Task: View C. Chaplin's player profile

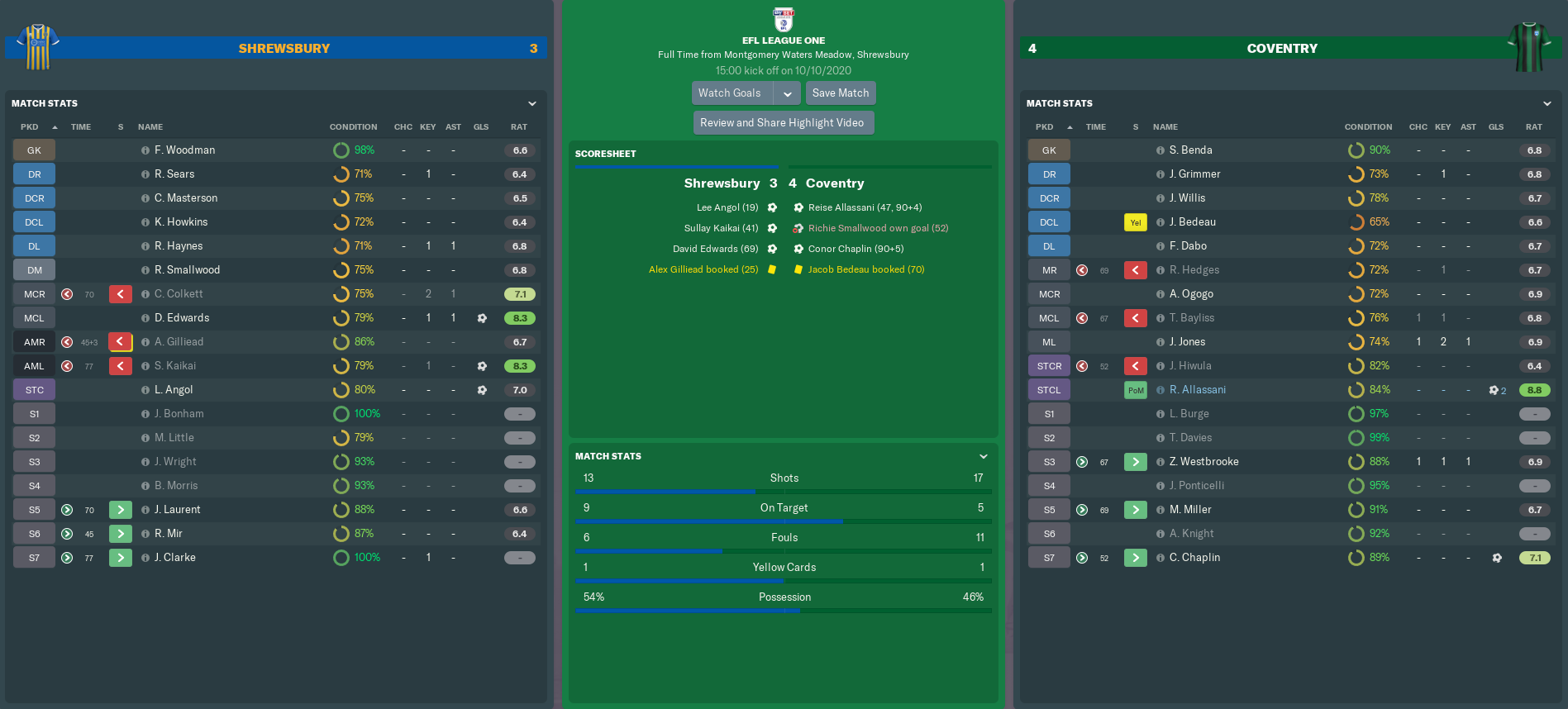Action: coord(1194,558)
